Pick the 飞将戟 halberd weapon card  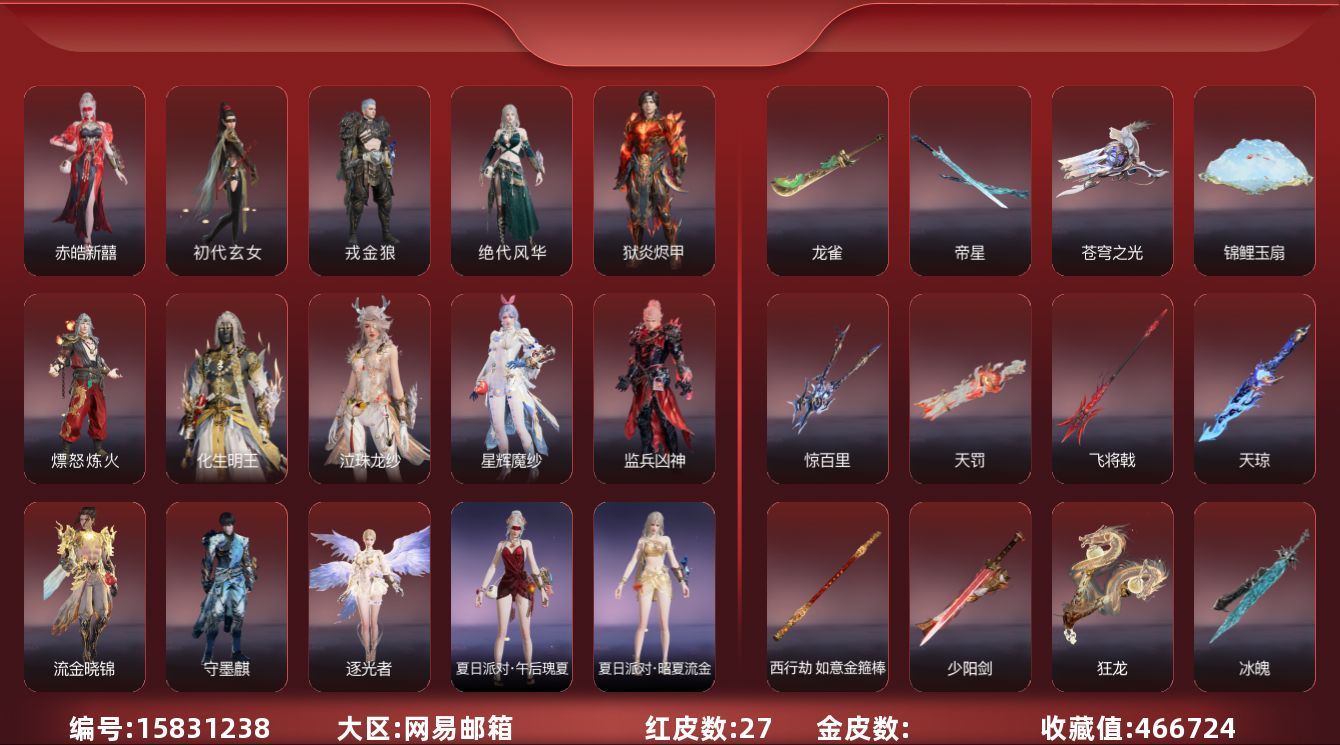(1112, 388)
